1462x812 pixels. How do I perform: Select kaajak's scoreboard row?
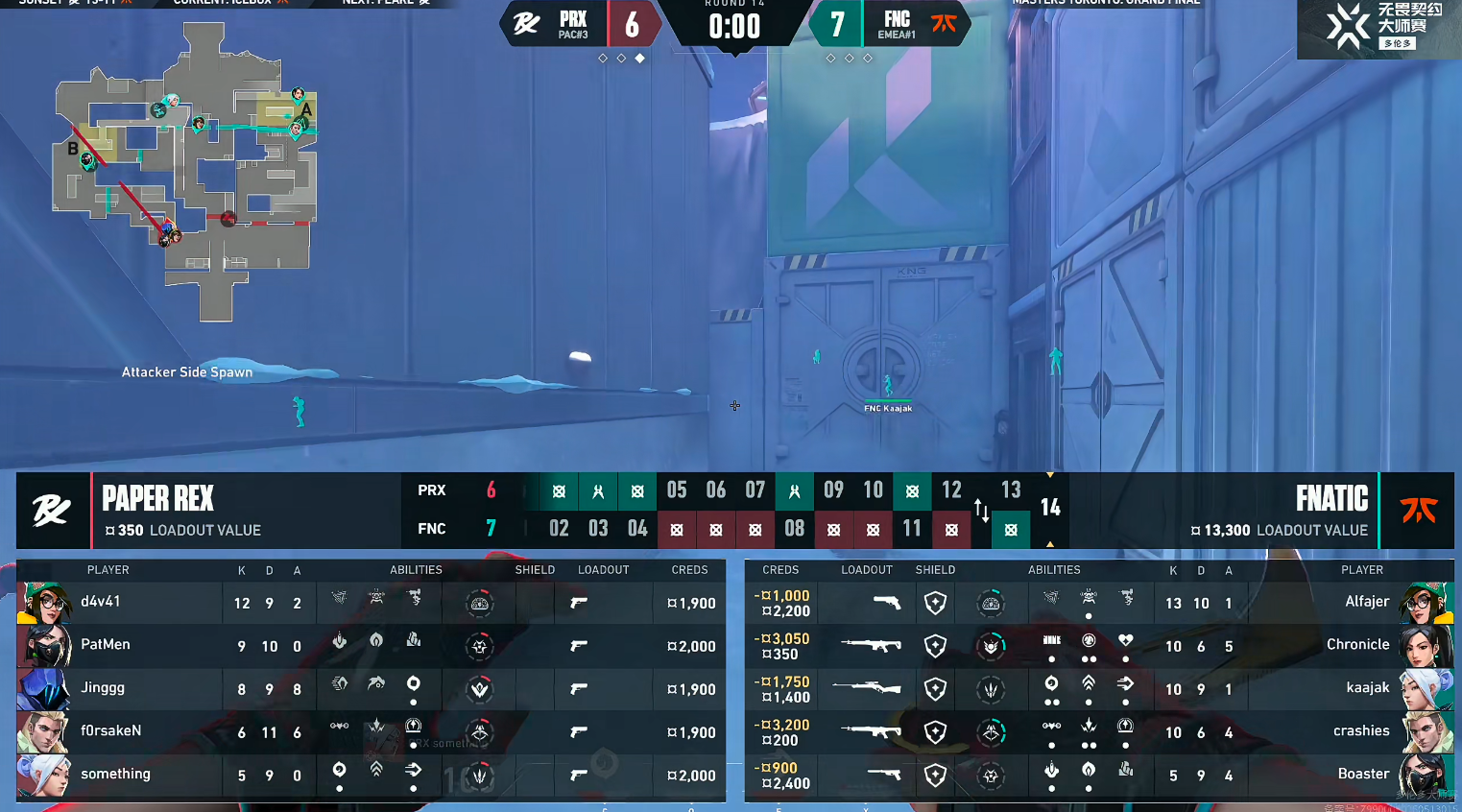click(x=1367, y=688)
